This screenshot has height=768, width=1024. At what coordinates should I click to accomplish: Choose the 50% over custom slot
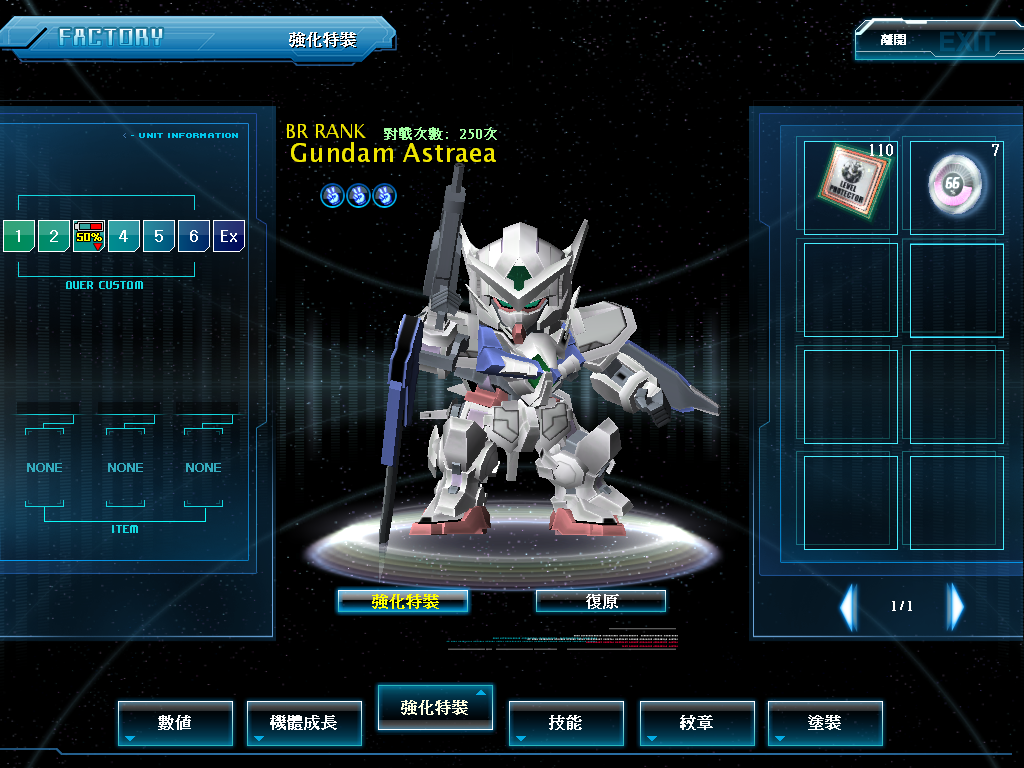(x=89, y=236)
